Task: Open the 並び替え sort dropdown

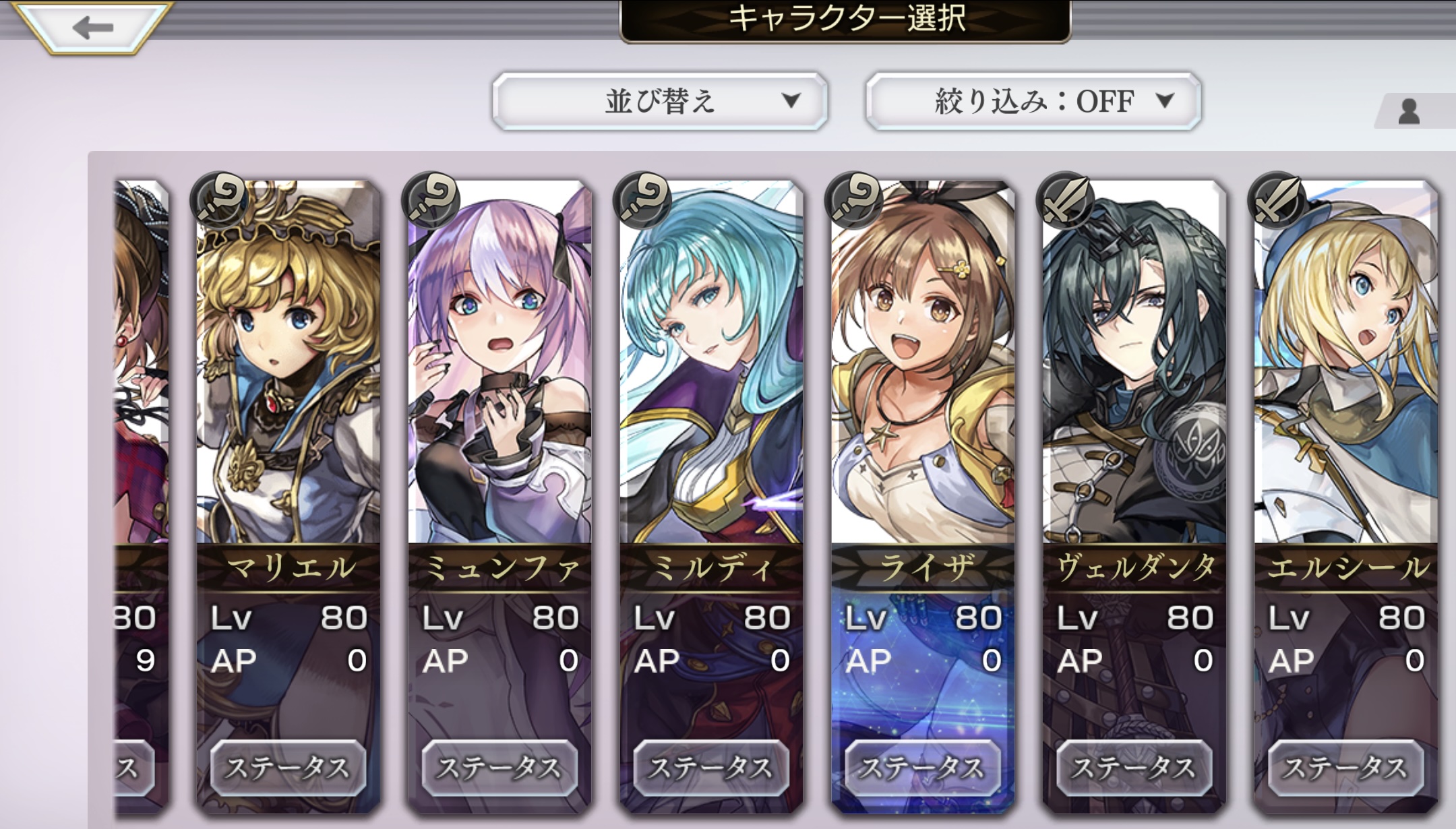Action: point(659,101)
